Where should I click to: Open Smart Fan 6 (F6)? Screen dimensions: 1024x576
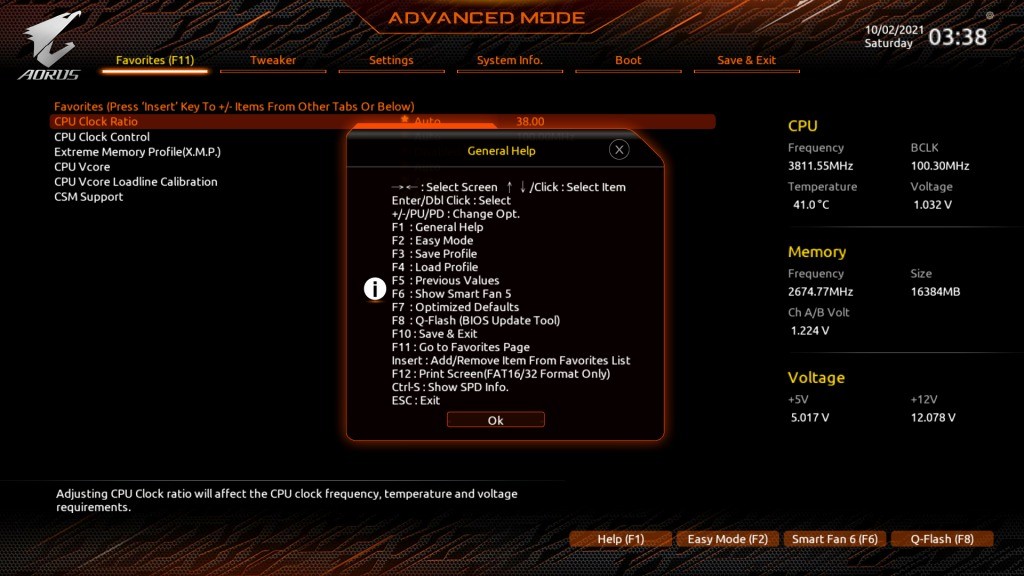834,539
